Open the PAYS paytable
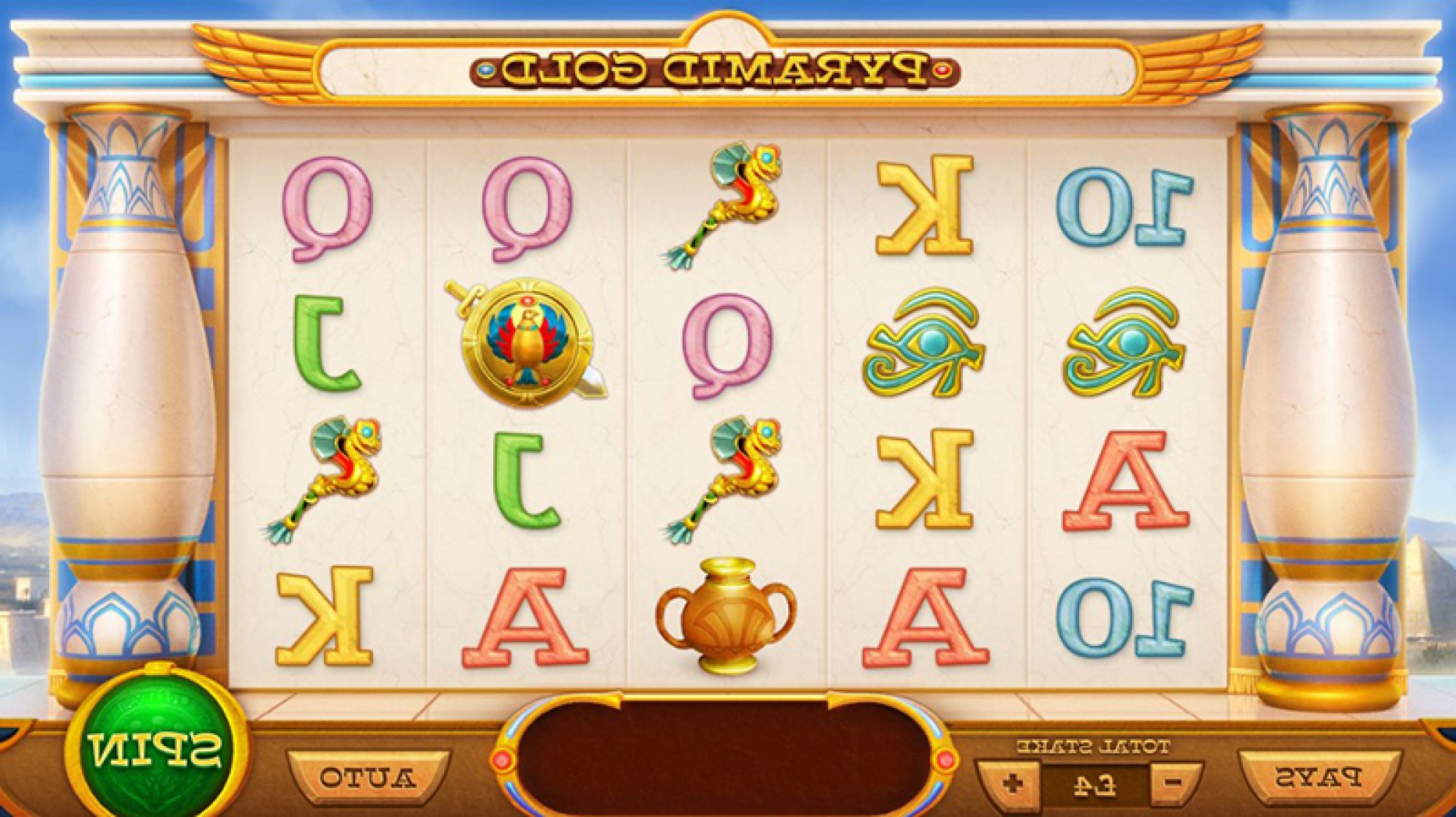 (x=1318, y=777)
